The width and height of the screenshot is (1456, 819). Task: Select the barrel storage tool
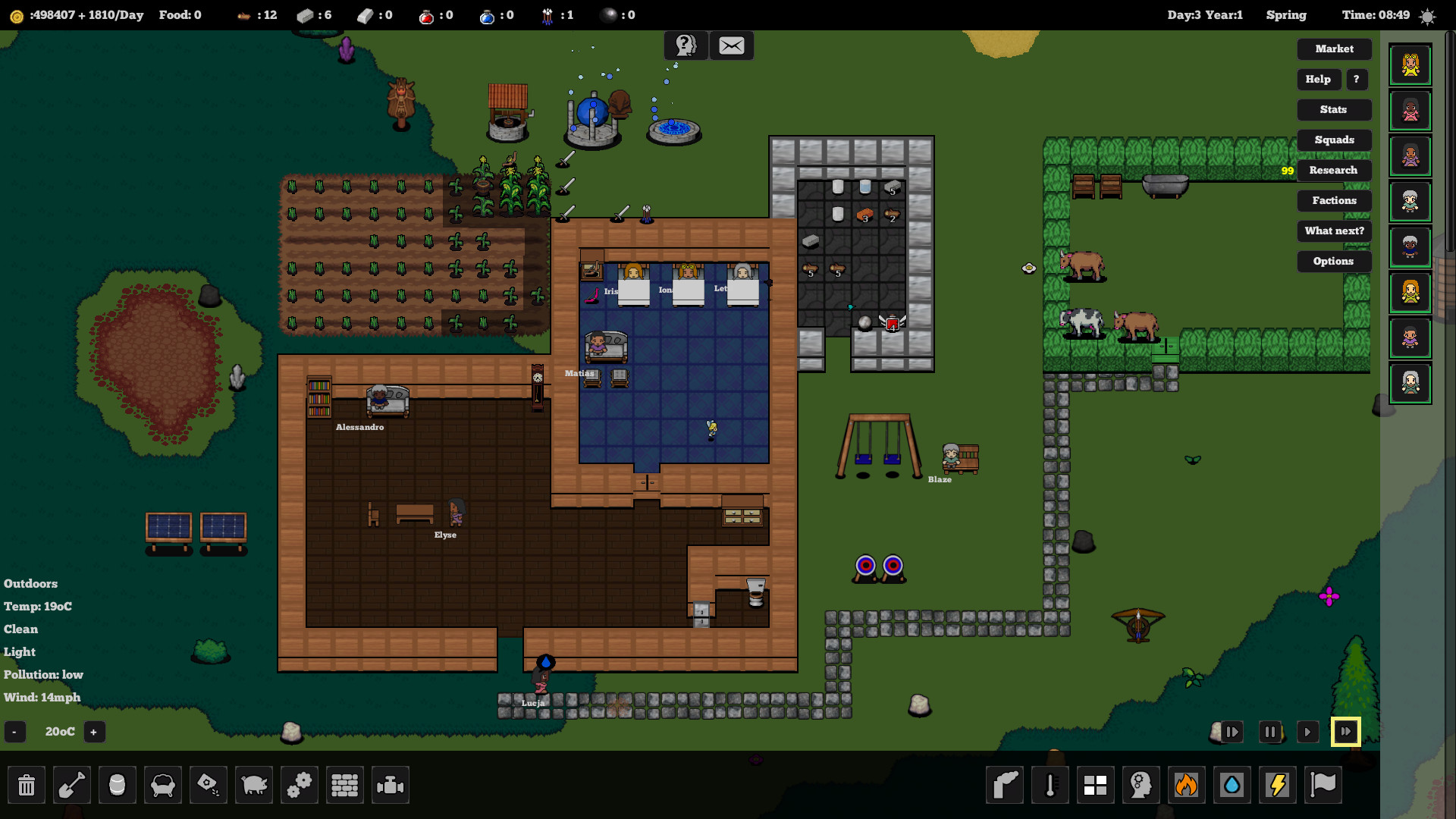tap(118, 785)
